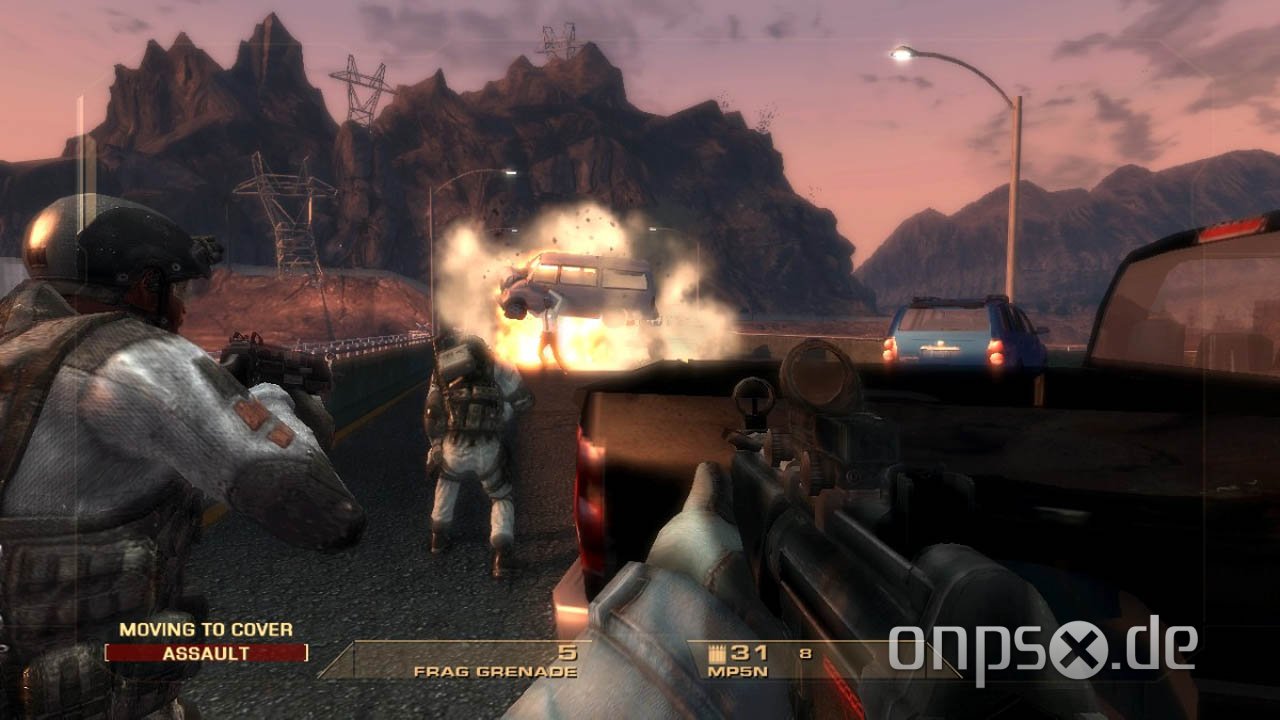The image size is (1280, 720).
Task: Click the spare magazine count 8
Action: tap(804, 652)
